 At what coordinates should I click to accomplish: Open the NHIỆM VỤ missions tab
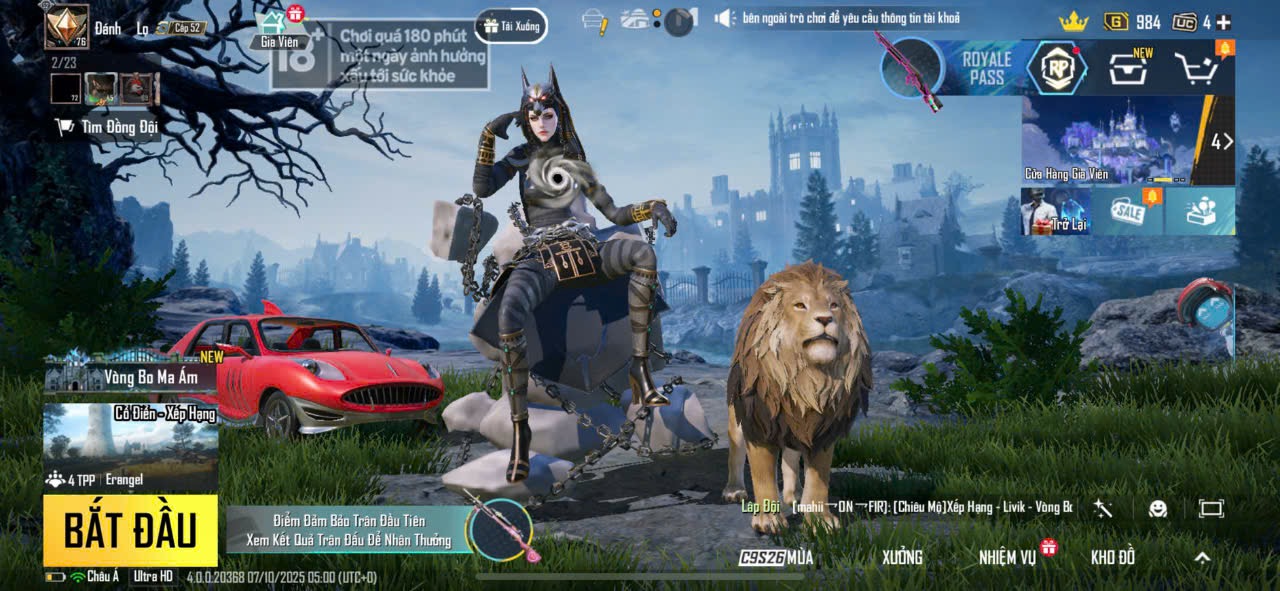tap(1008, 557)
